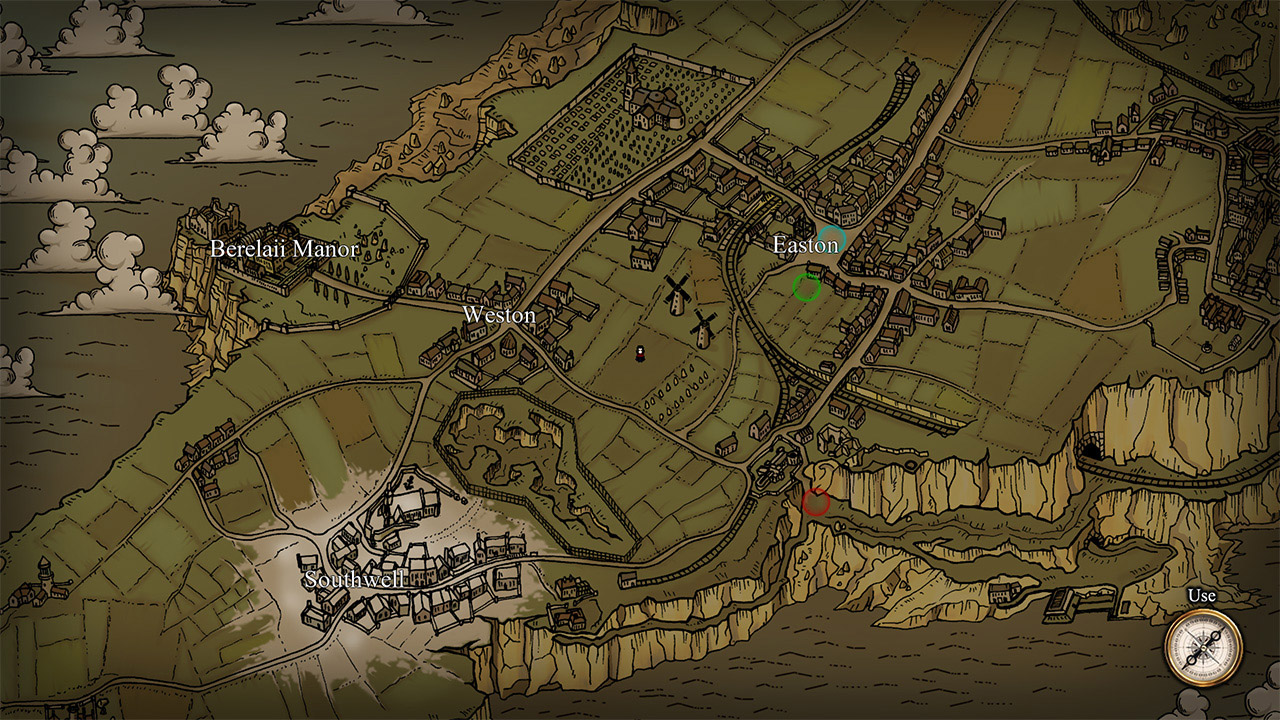This screenshot has height=720, width=1280.
Task: Travel to Weston
Action: coord(500,315)
